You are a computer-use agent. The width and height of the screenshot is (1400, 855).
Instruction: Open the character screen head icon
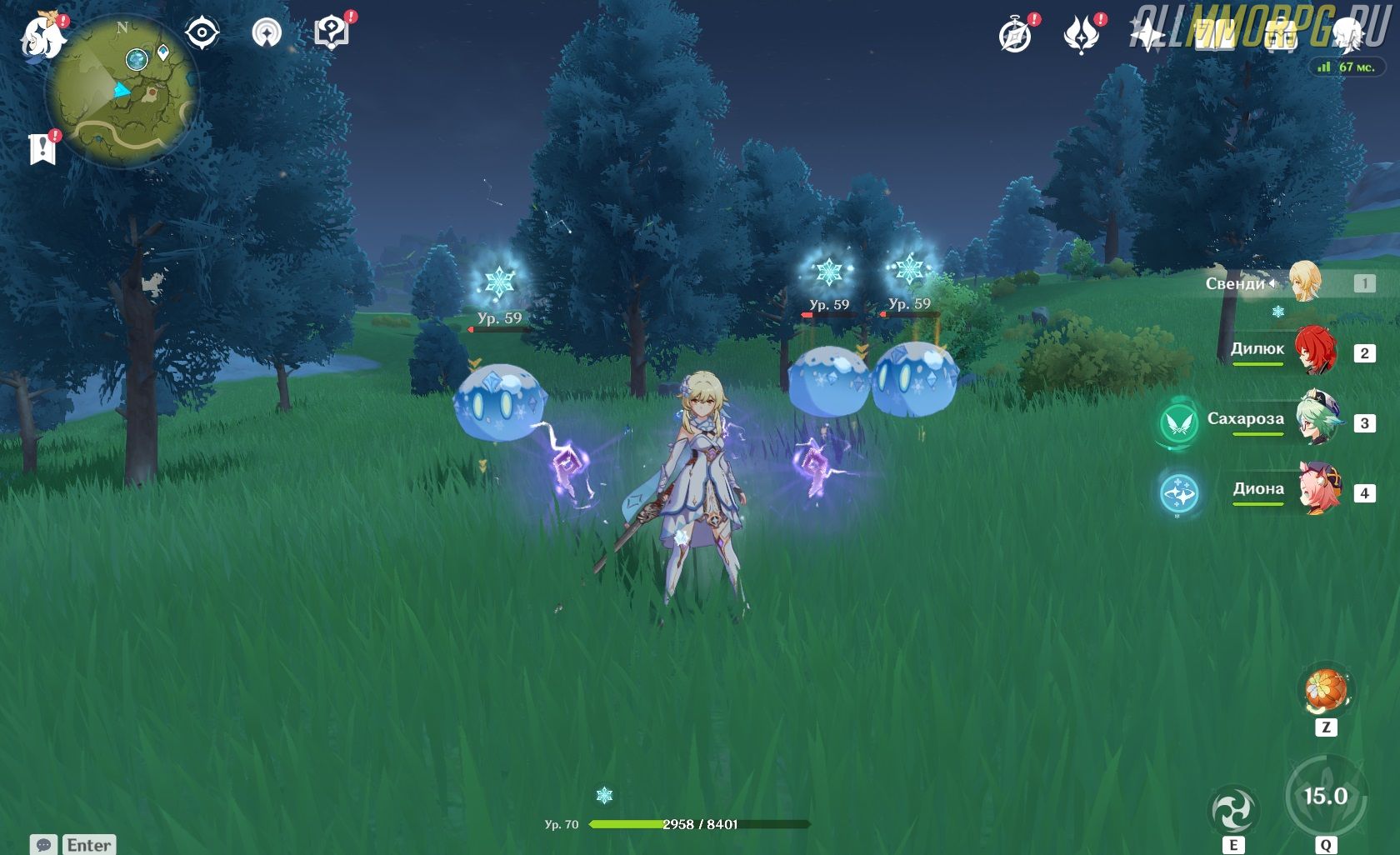(1347, 34)
